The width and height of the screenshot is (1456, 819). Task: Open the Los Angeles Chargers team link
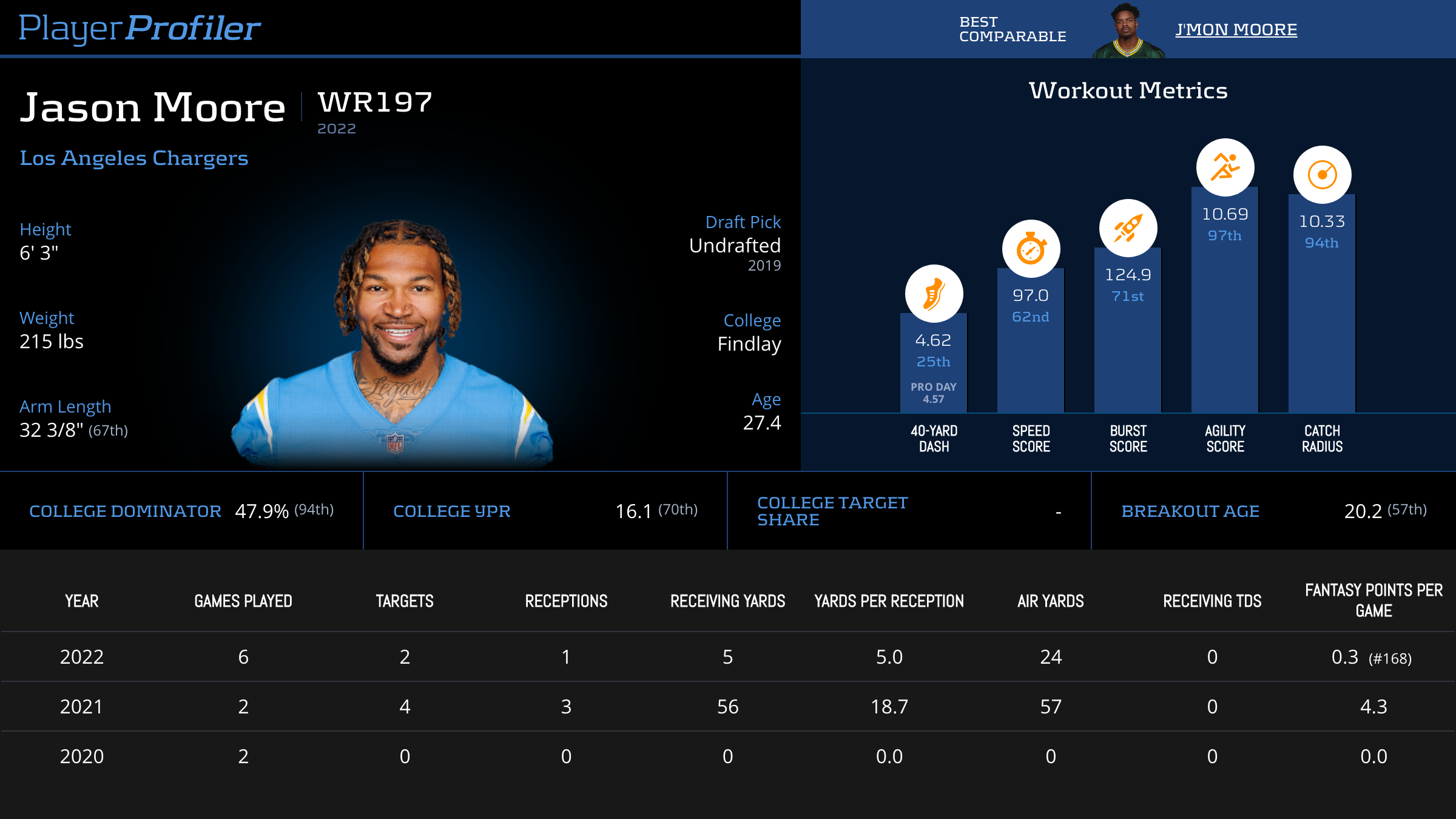(x=134, y=158)
